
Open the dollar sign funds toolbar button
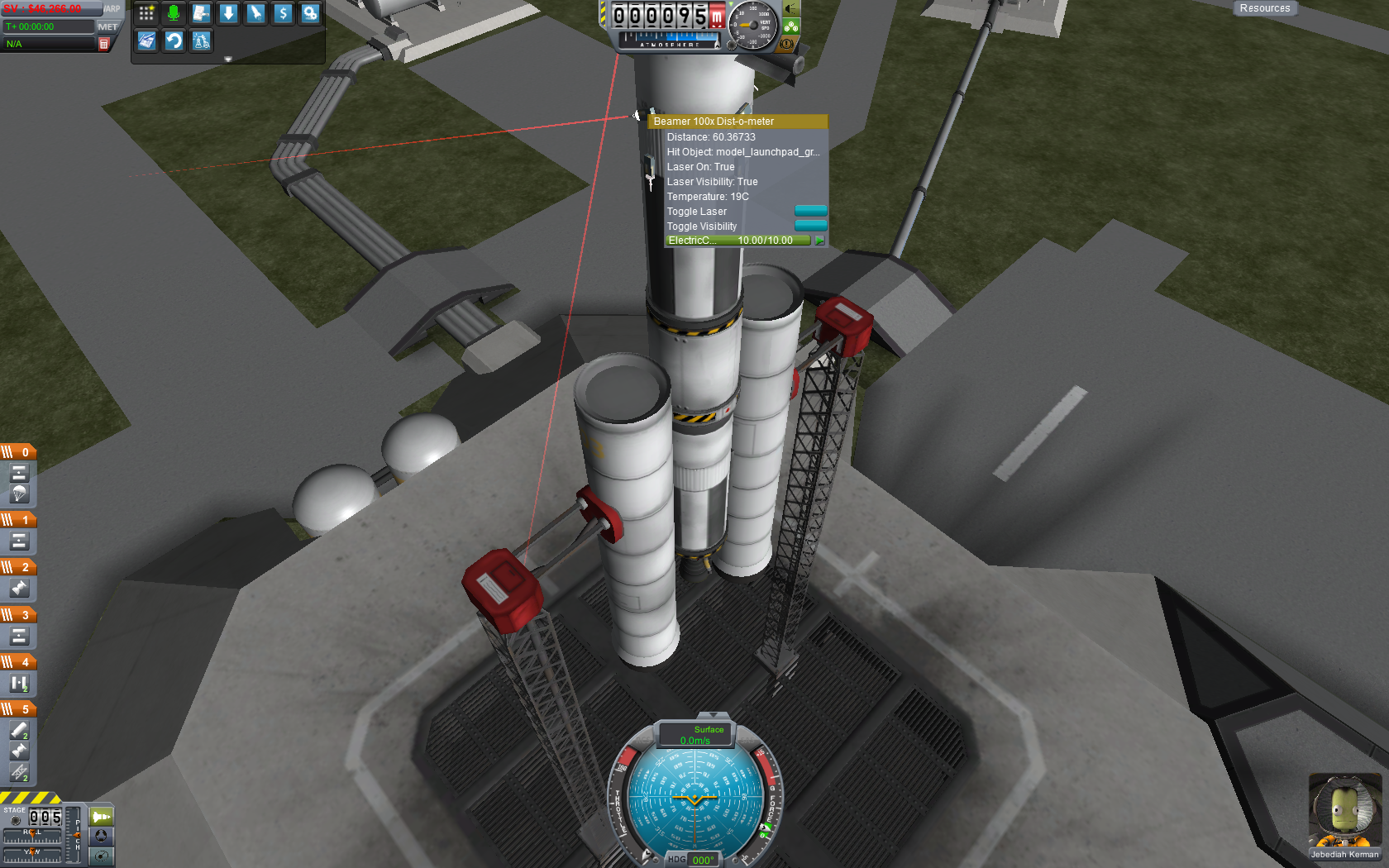283,13
